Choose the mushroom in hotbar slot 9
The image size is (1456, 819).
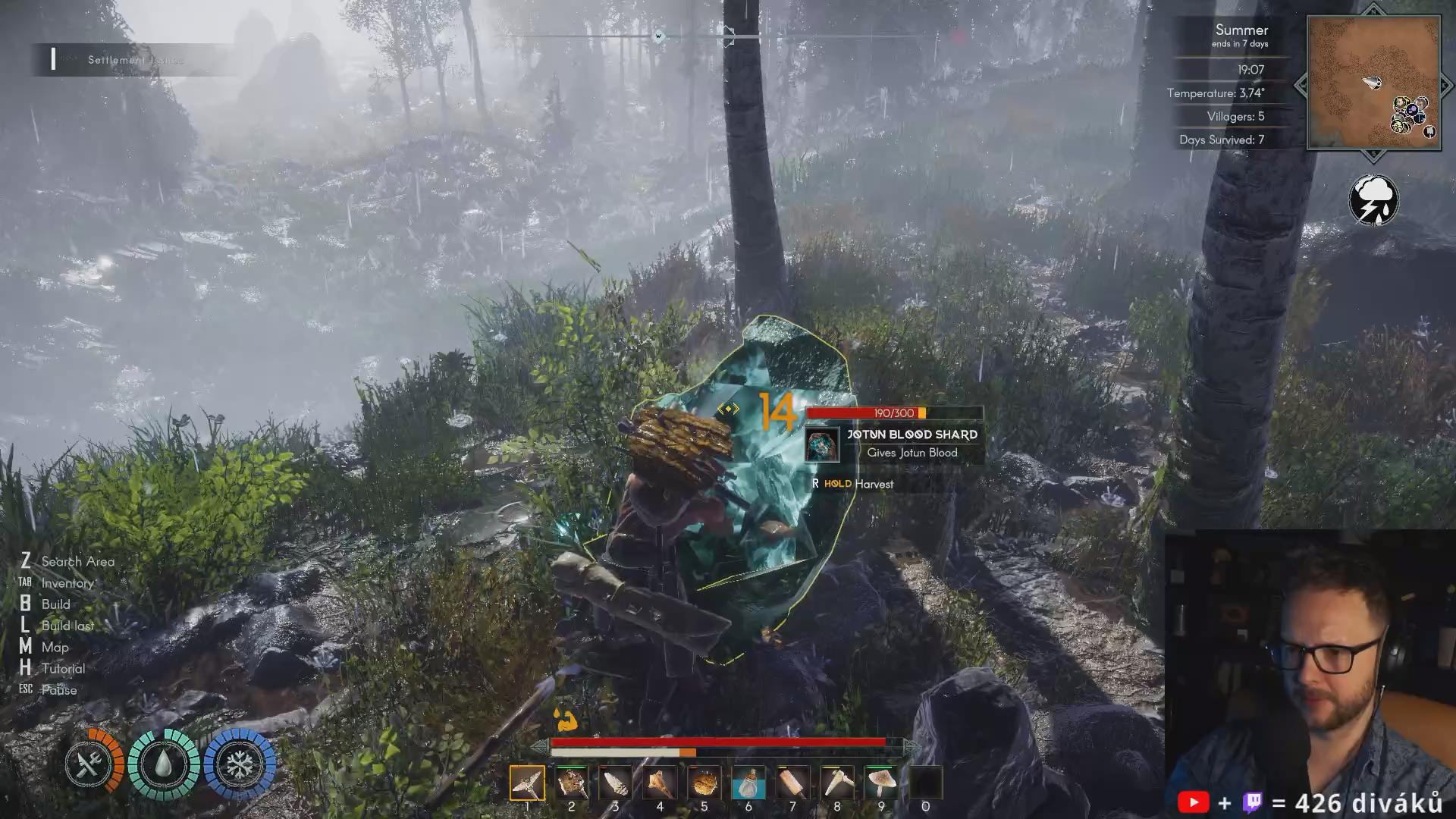coord(881,783)
